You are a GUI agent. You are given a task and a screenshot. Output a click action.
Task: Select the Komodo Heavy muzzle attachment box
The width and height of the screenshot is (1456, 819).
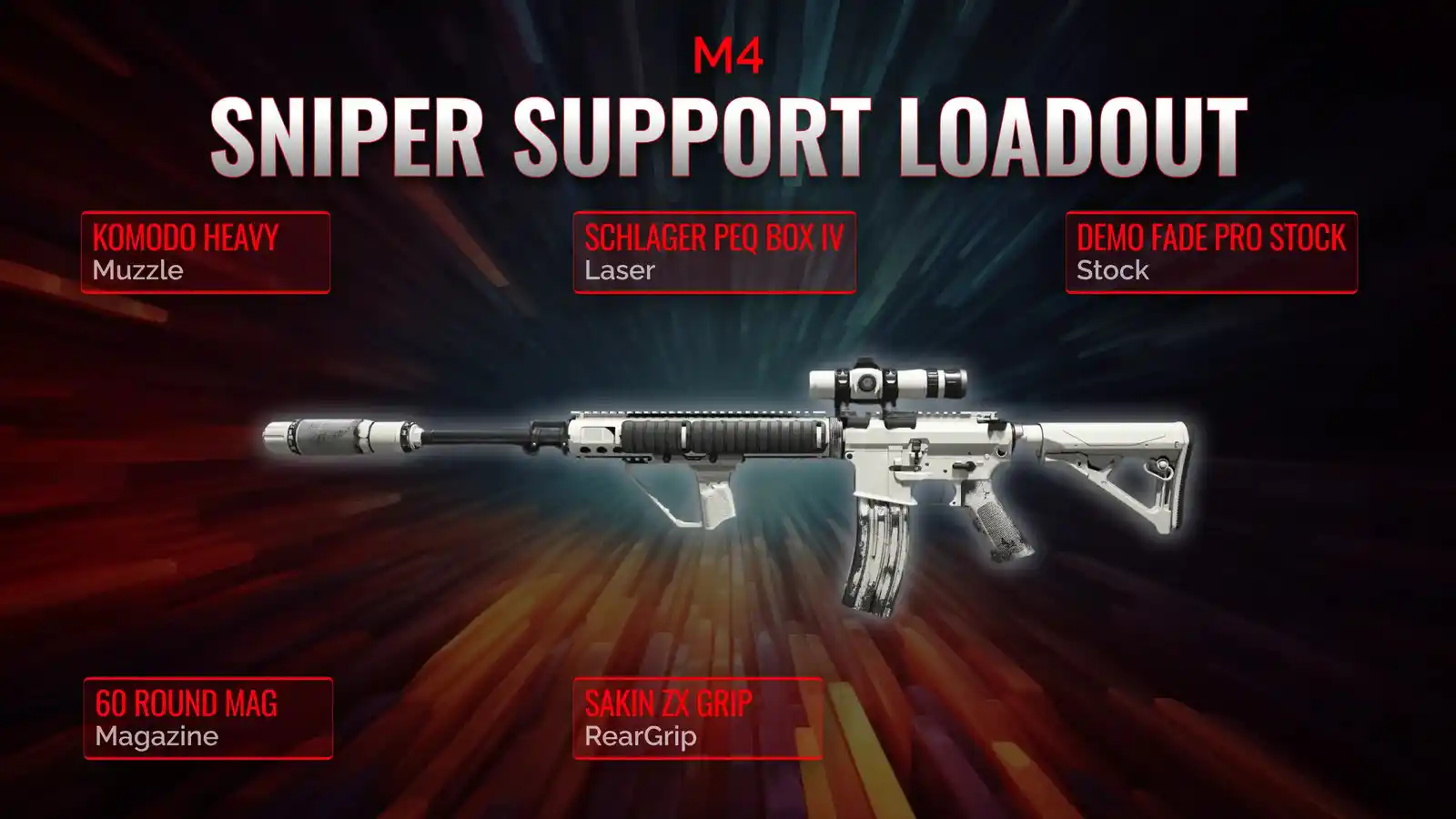[x=206, y=252]
